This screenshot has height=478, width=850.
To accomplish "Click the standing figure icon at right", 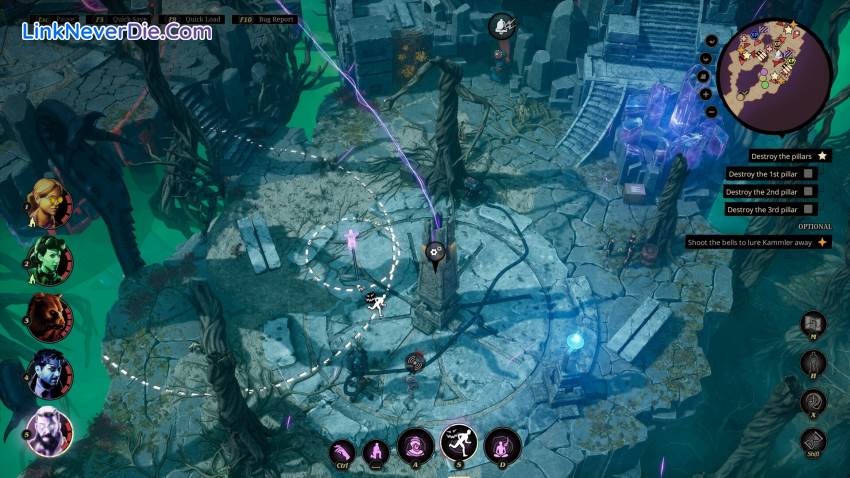I will click(x=813, y=362).
